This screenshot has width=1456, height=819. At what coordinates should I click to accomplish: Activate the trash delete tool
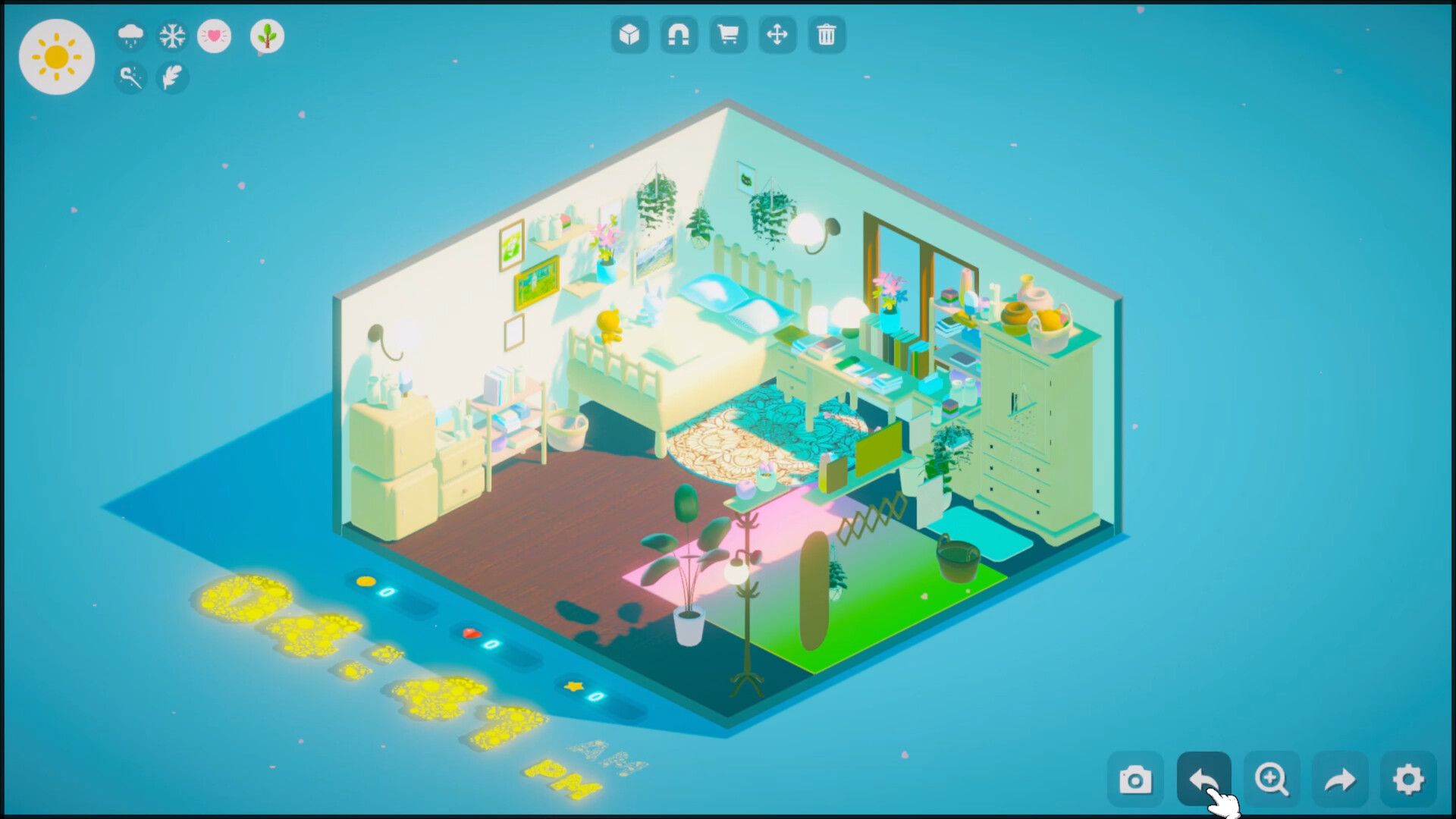click(x=827, y=35)
